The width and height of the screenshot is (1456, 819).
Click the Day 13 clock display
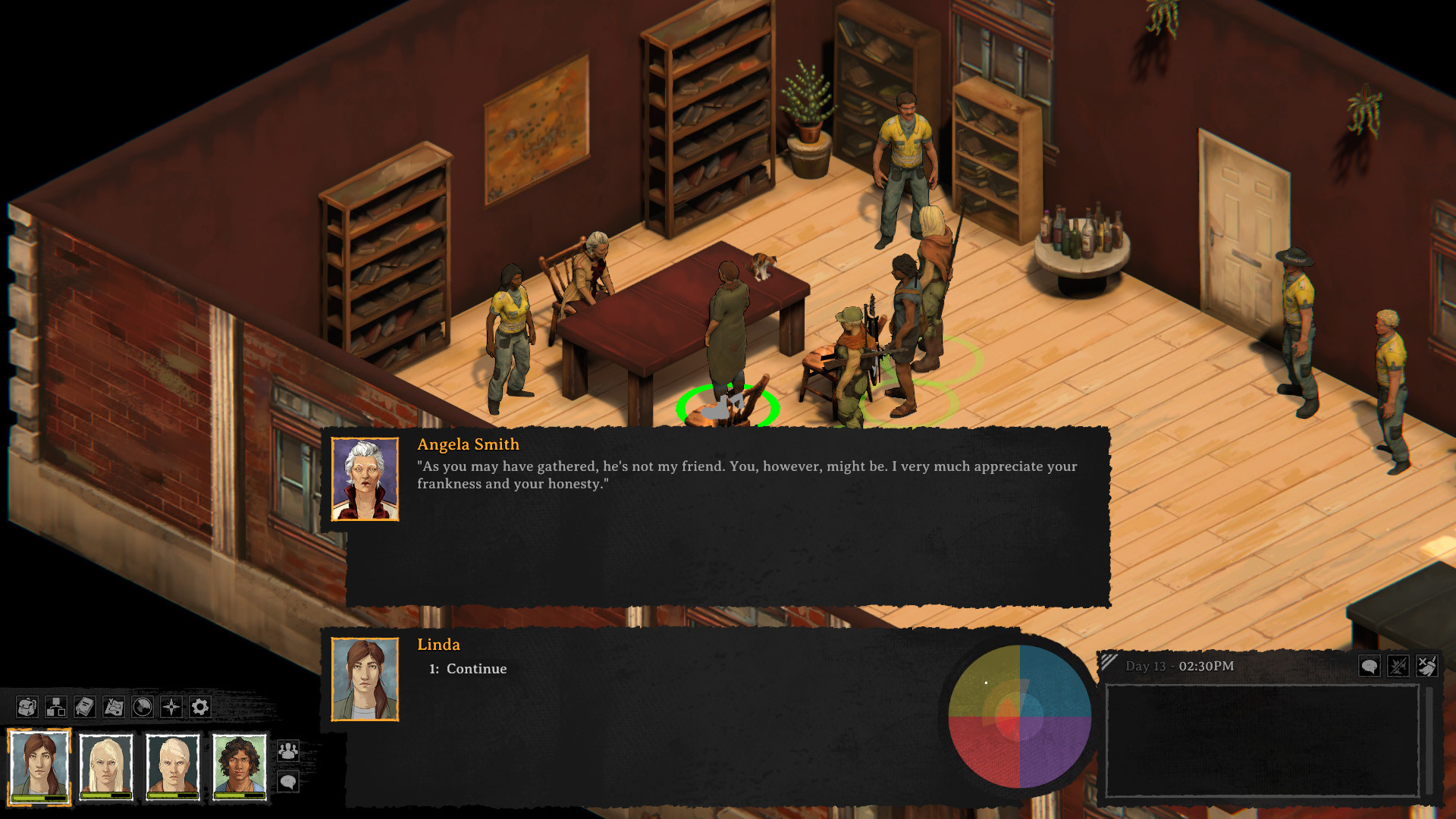(1179, 666)
